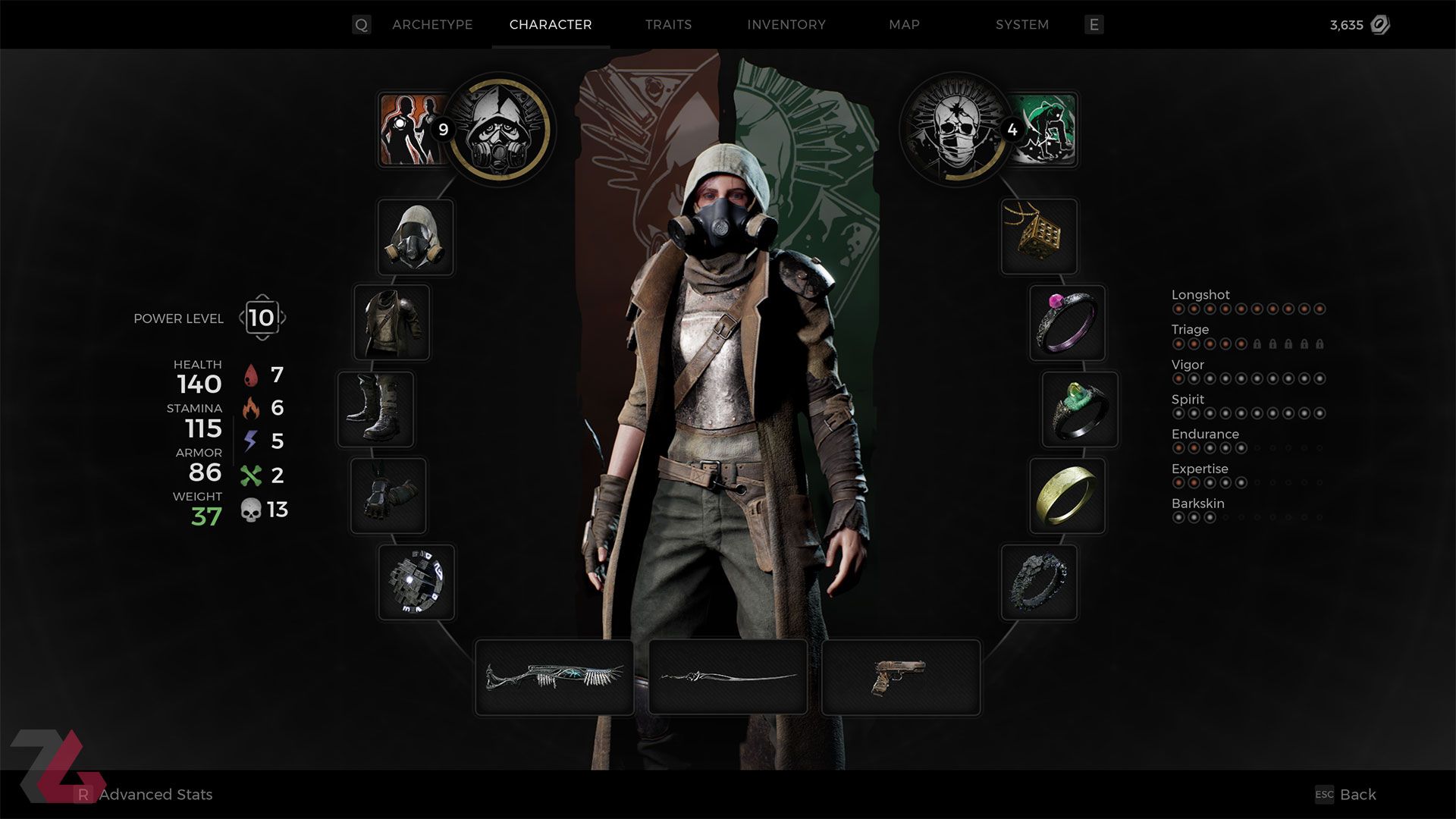This screenshot has height=819, width=1456.
Task: Select the pink gem ring slot
Action: [x=1066, y=324]
